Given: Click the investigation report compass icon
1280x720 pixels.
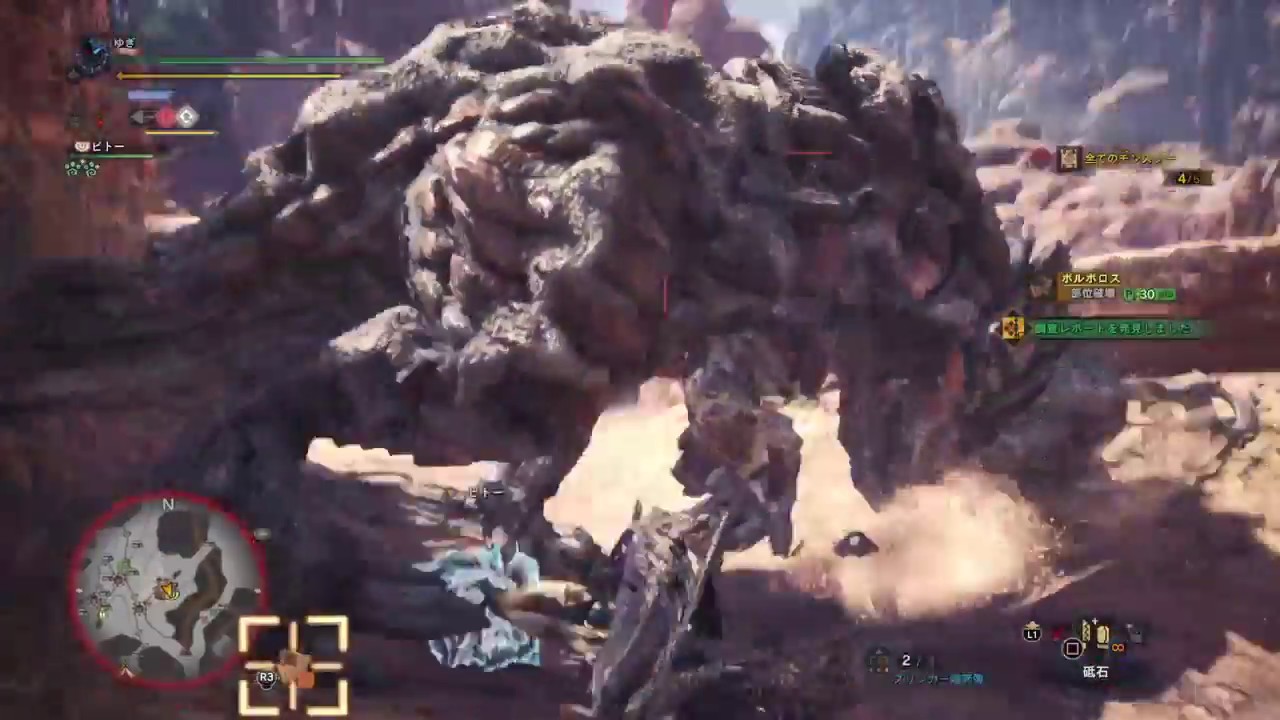Looking at the screenshot, I should pos(1012,328).
